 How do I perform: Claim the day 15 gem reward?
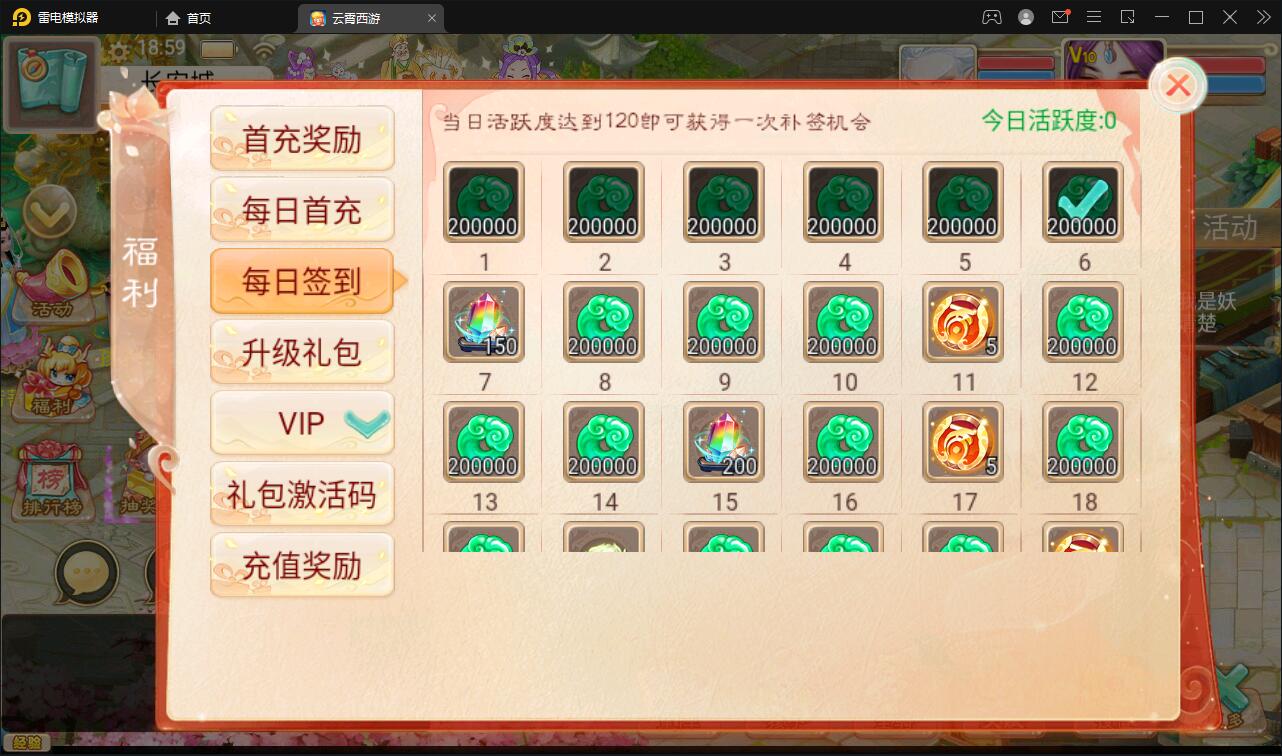[x=723, y=441]
